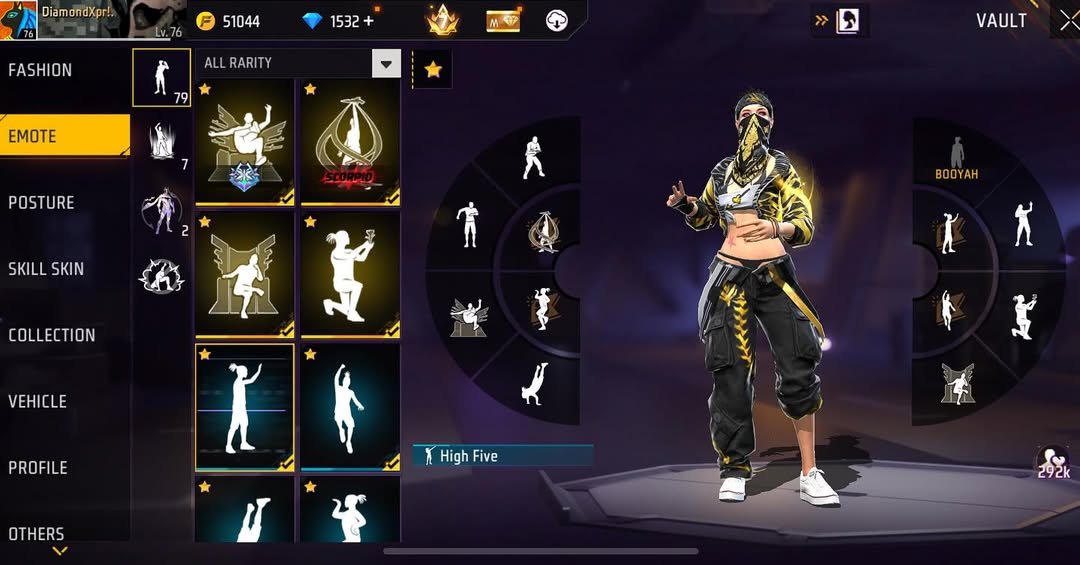Image resolution: width=1080 pixels, height=565 pixels.
Task: Open the preview toggle next to Vault
Action: 839,20
